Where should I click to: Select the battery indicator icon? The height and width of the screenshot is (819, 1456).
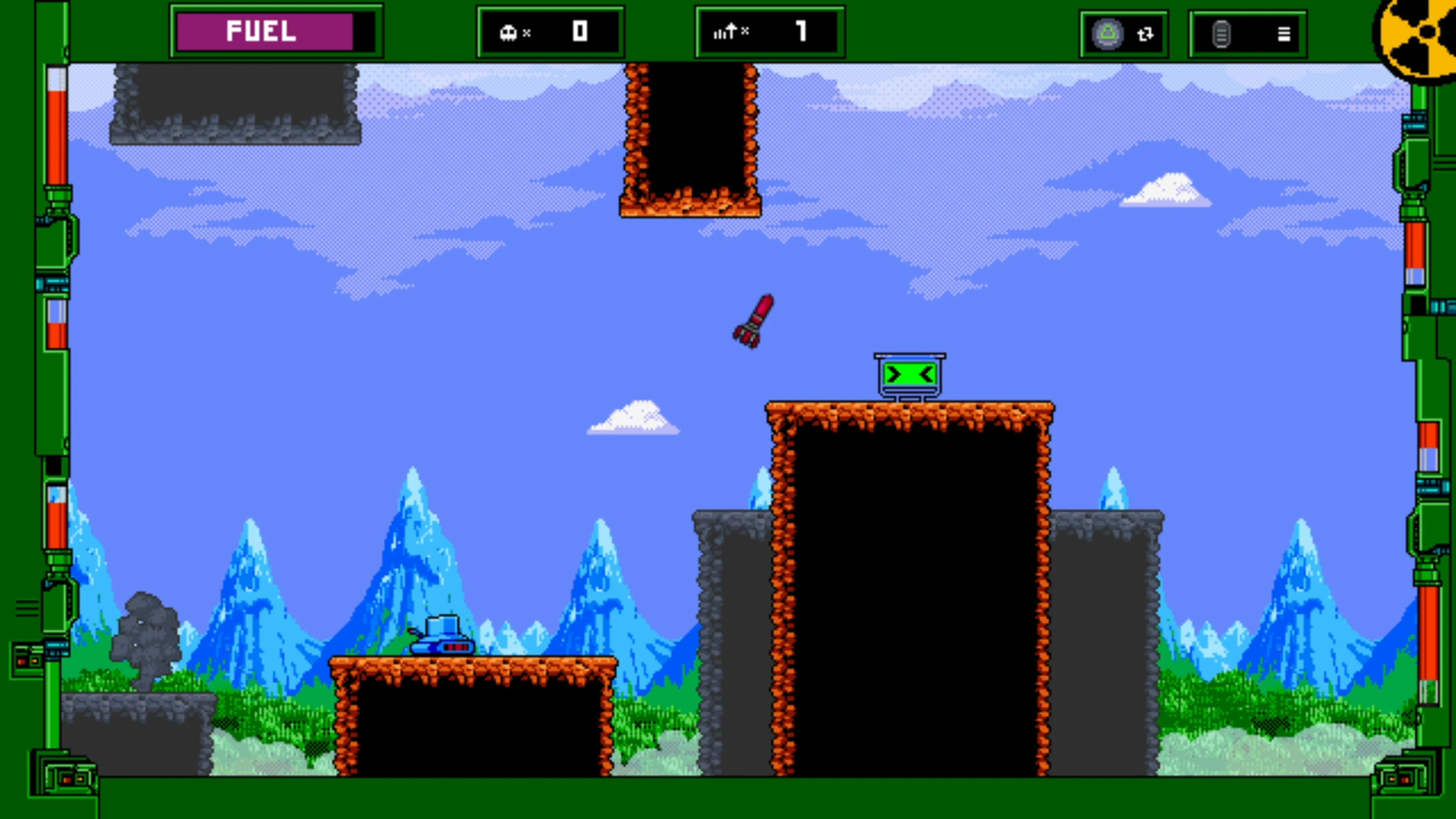pos(1221,34)
